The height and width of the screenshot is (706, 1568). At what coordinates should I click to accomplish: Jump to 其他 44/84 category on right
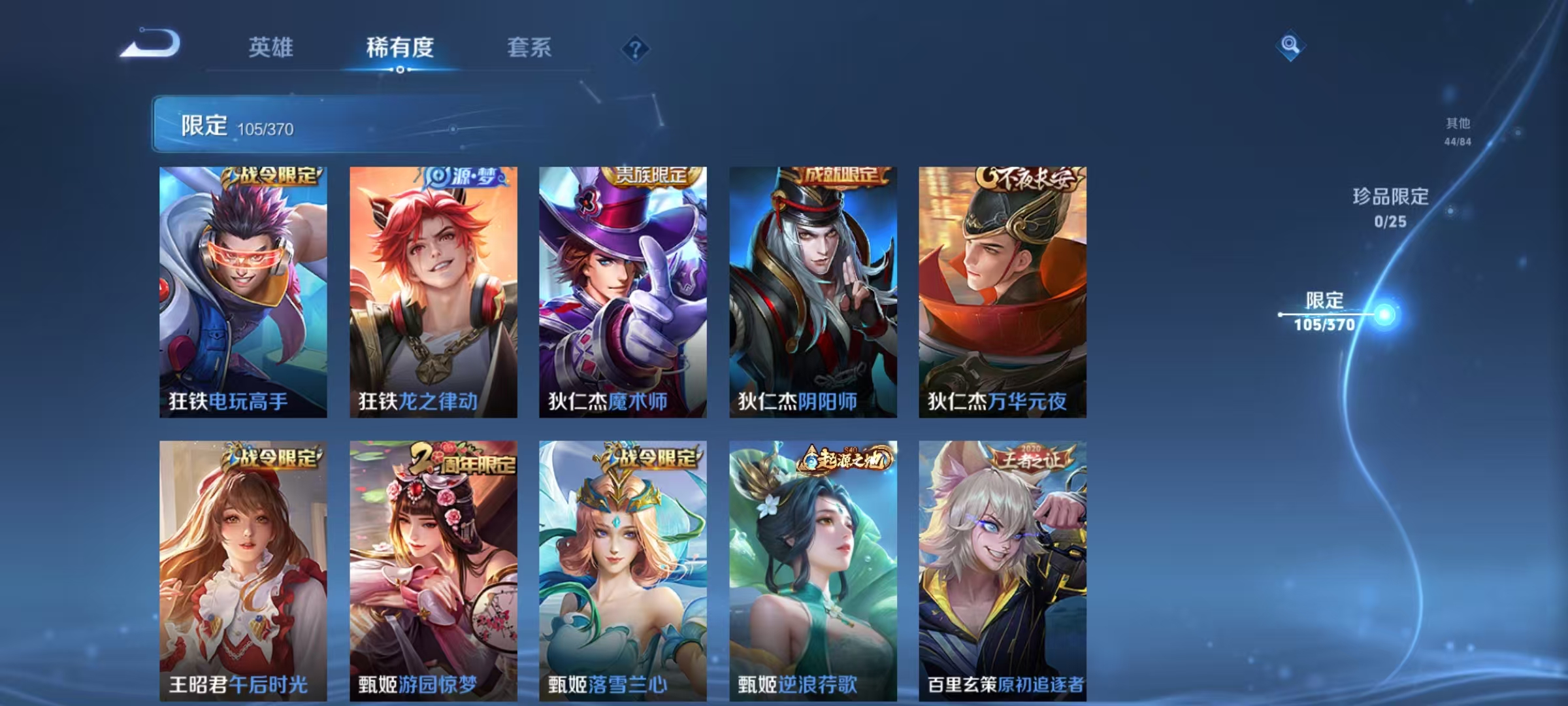pos(1456,129)
